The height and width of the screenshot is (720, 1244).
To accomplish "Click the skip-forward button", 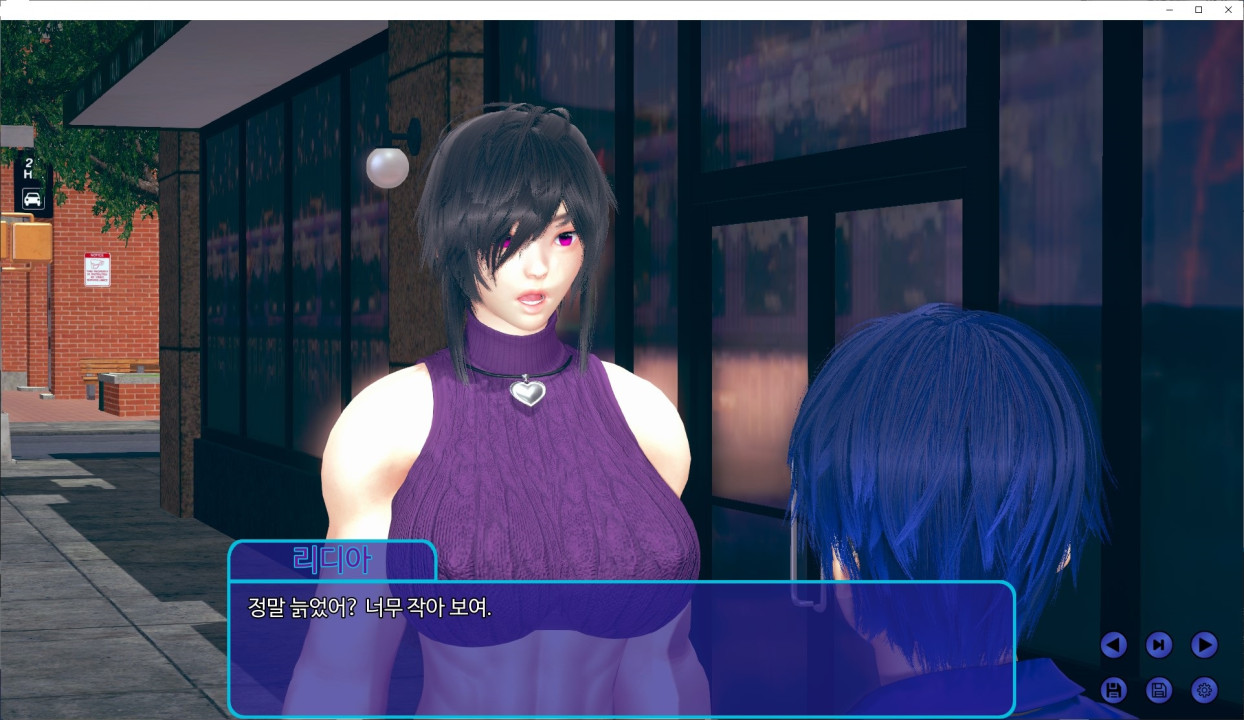I will (x=1158, y=645).
